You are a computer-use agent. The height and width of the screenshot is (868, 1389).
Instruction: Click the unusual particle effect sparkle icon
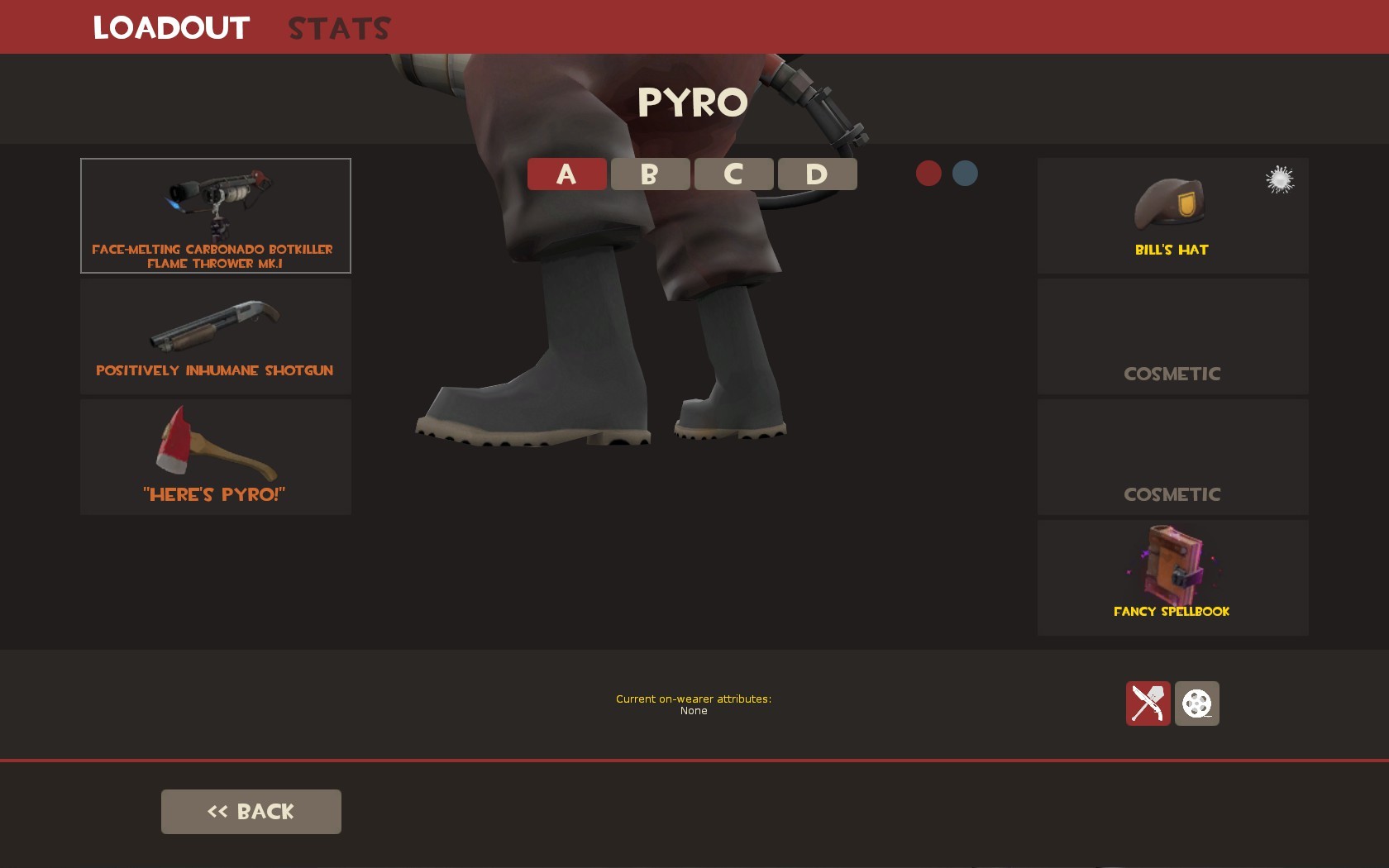(x=1279, y=179)
